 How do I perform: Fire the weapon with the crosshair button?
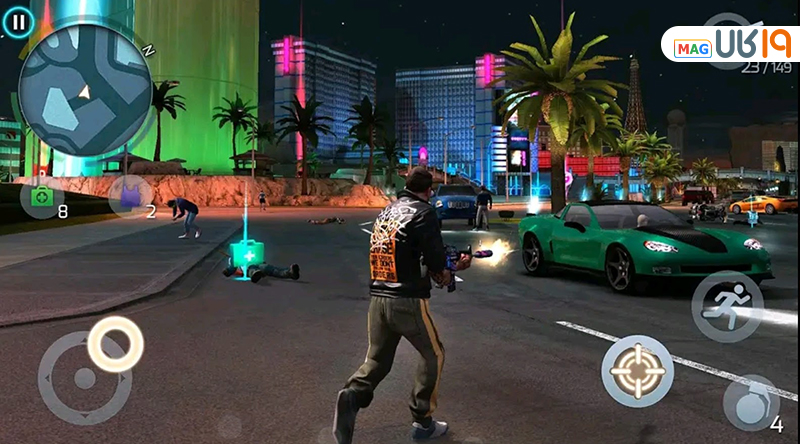pyautogui.click(x=637, y=371)
